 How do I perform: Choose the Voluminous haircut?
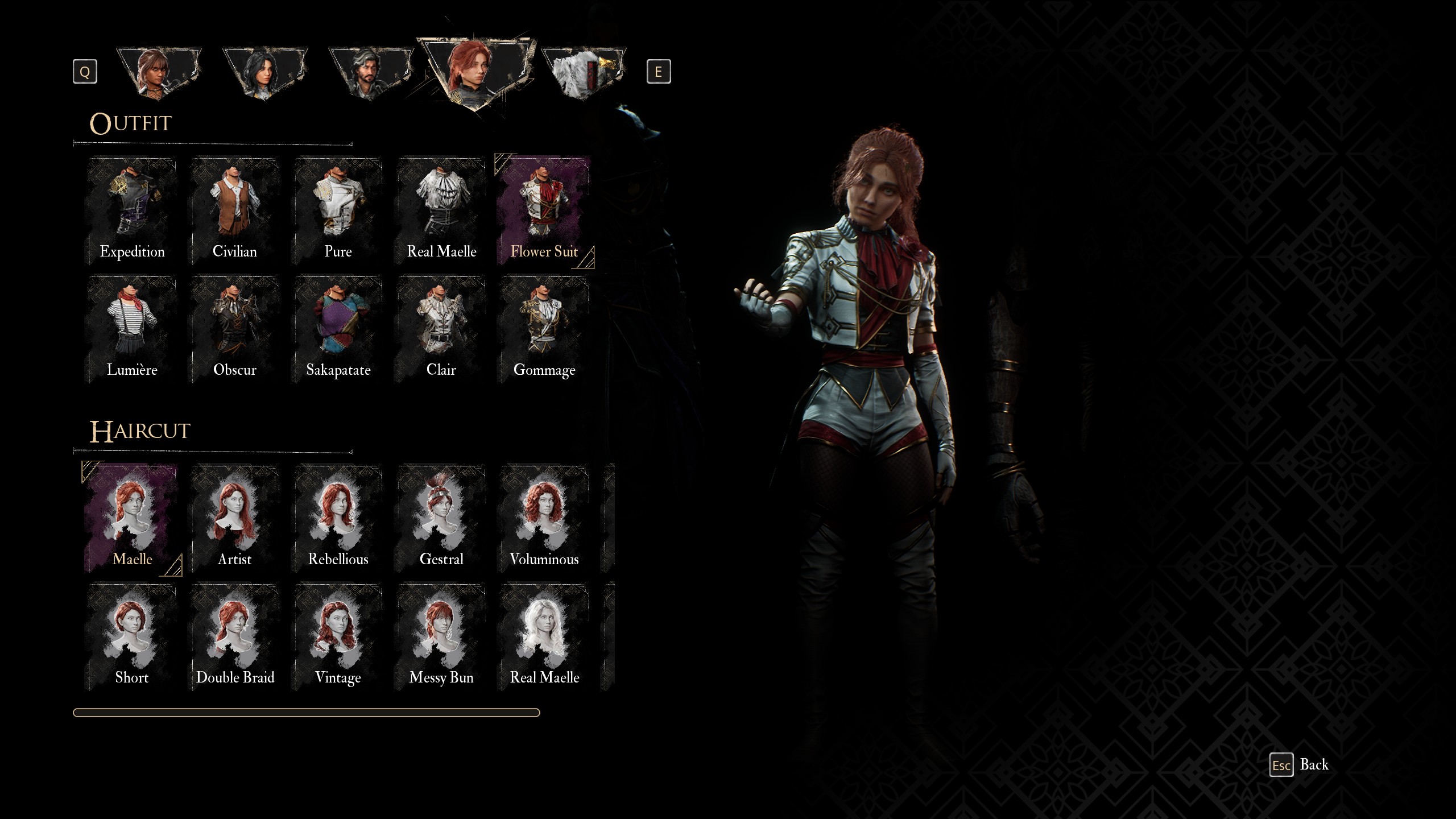[x=544, y=518]
